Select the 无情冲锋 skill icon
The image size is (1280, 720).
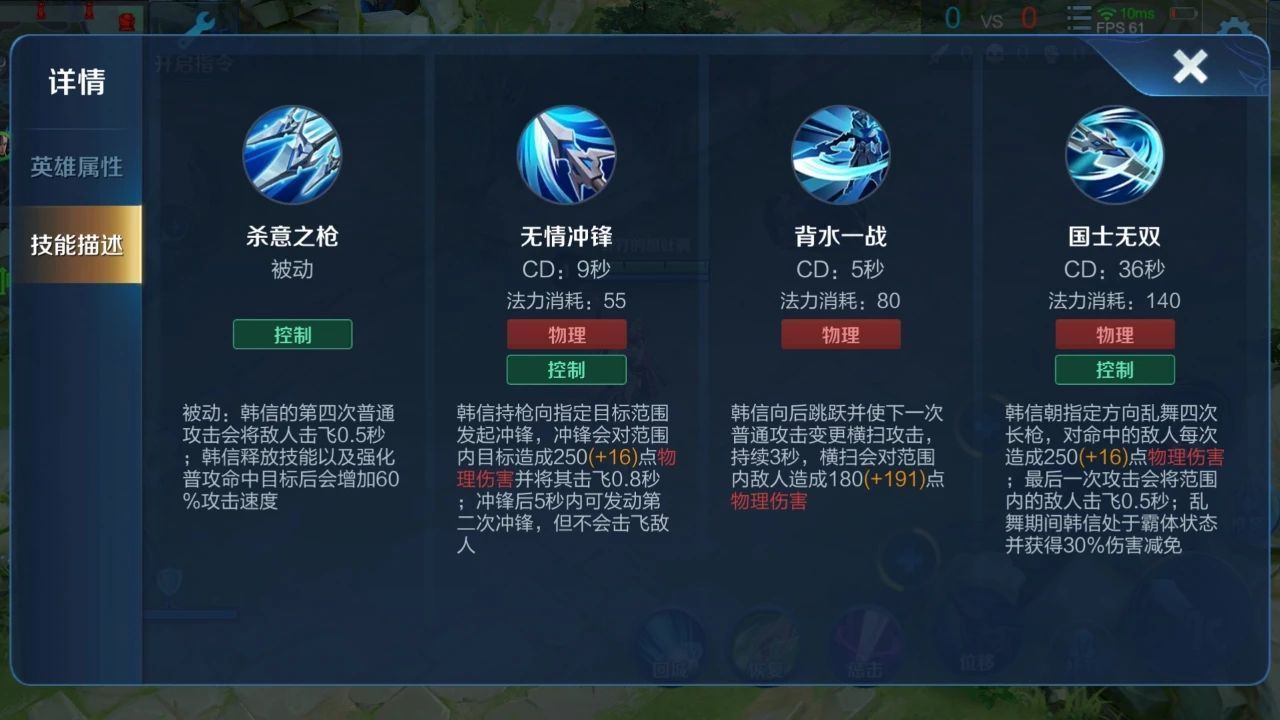tap(566, 155)
